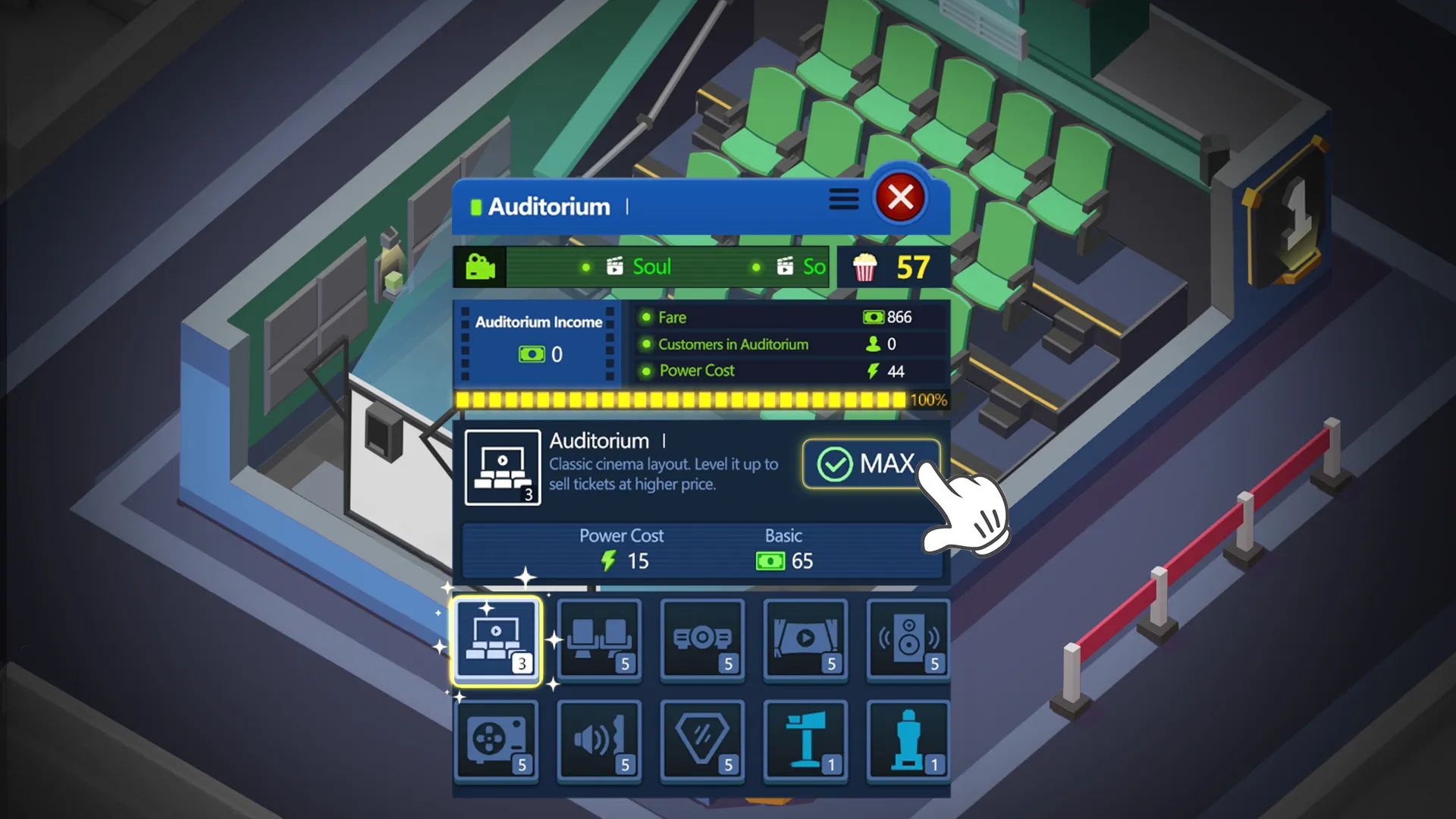
Task: Select the Auditorium layout upgrade icon
Action: coord(497,641)
